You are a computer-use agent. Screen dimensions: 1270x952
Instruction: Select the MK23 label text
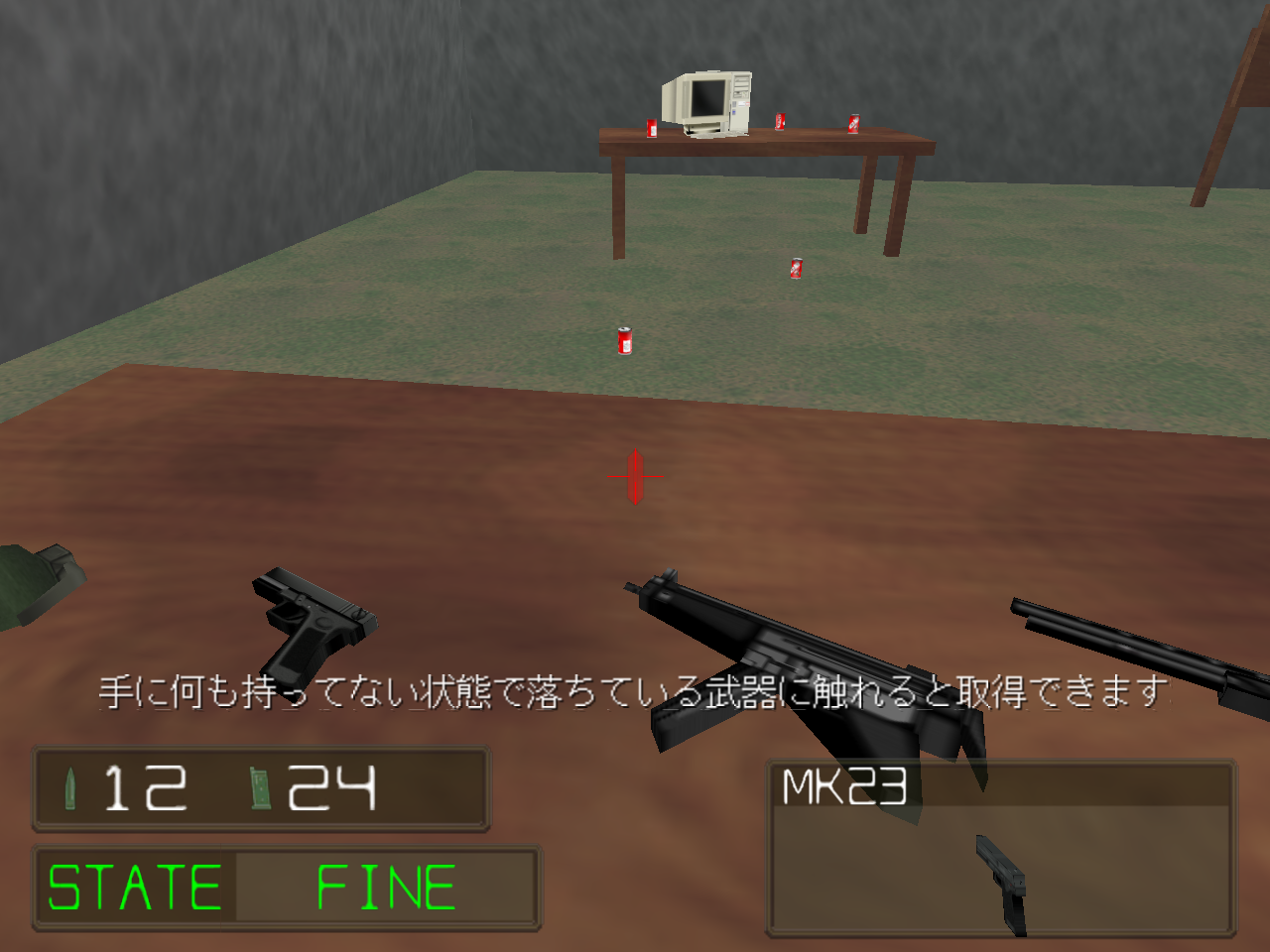pos(845,784)
